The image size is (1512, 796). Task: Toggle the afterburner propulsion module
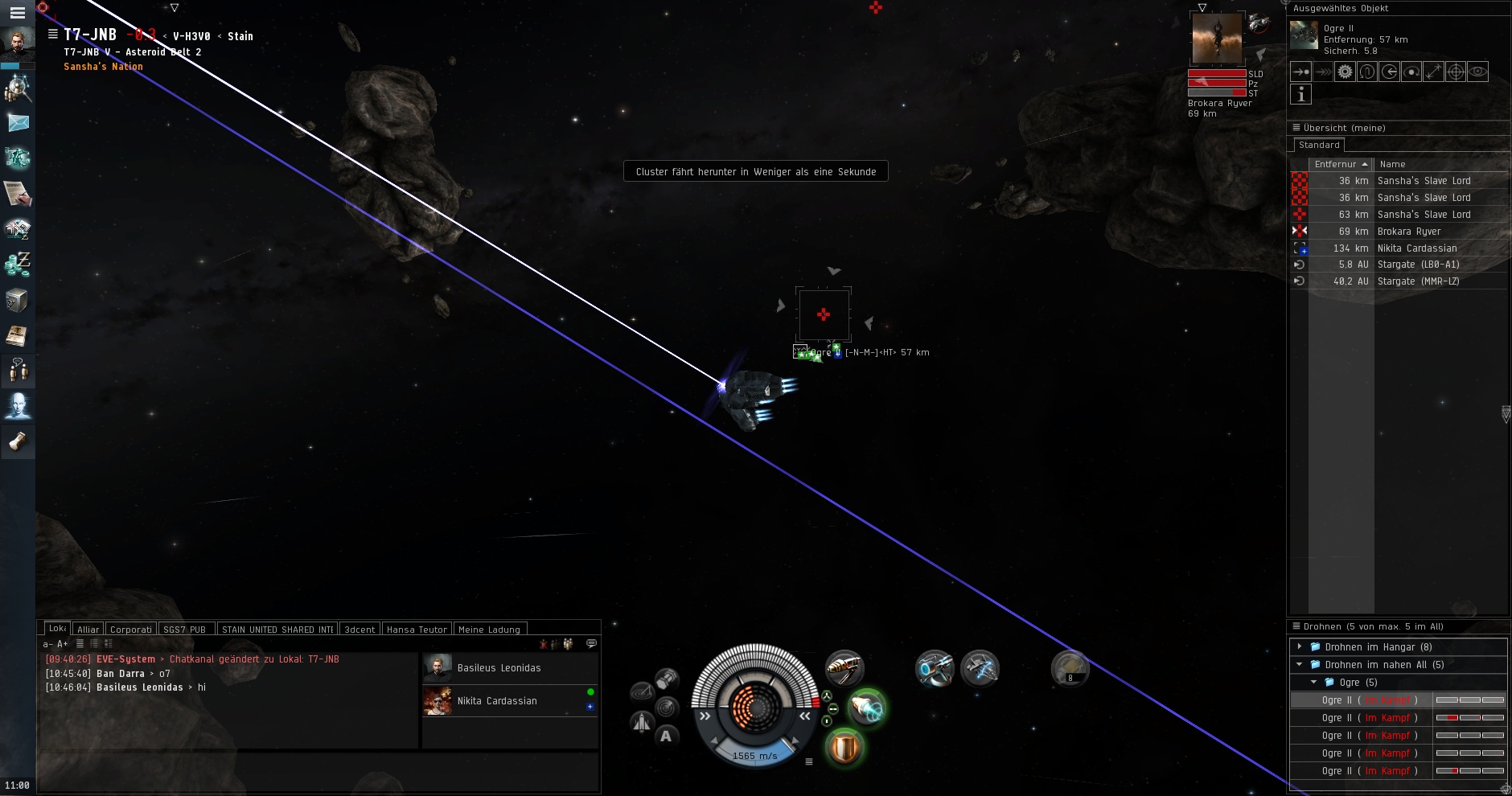point(866,708)
